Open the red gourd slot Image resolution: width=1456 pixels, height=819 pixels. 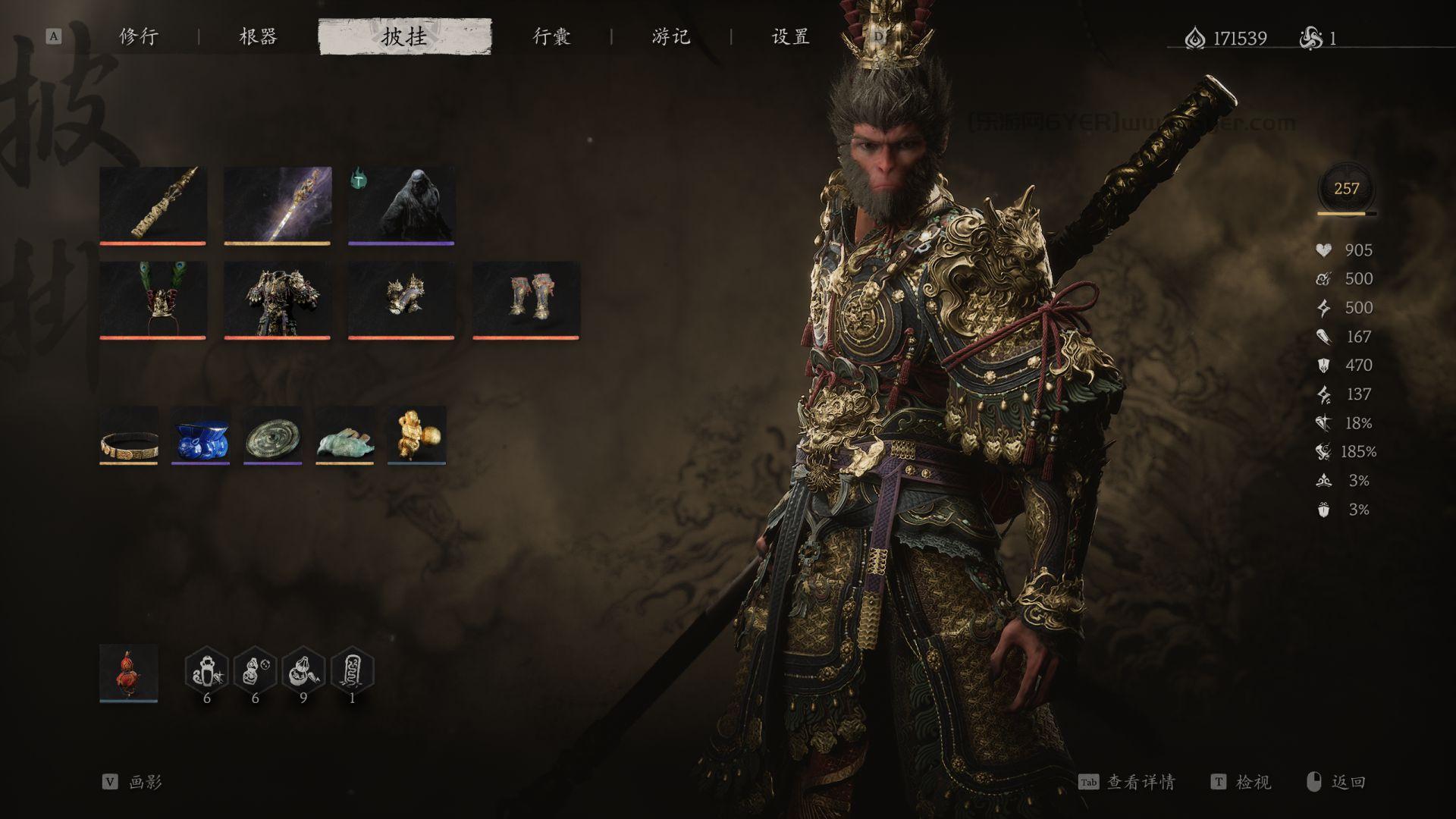pyautogui.click(x=129, y=673)
